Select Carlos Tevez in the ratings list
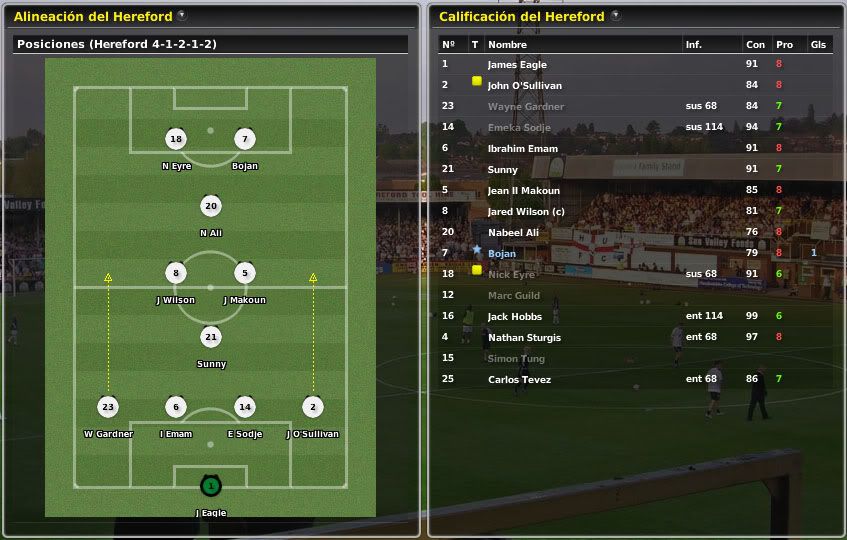Image resolution: width=847 pixels, height=540 pixels. (x=518, y=380)
